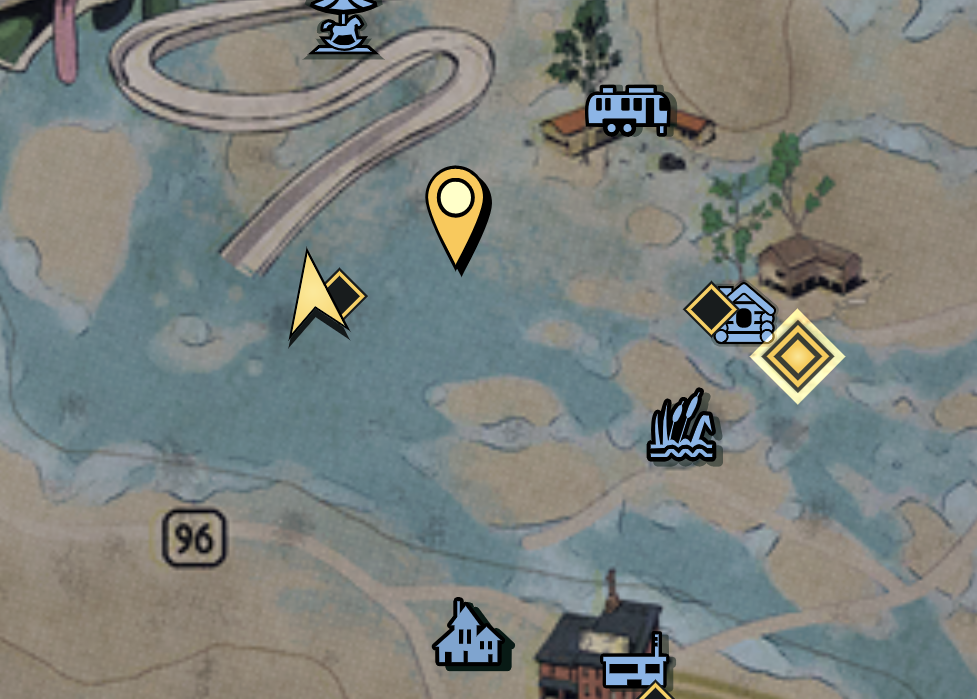977x699 pixels.
Task: Select the rocking horse location marker
Action: tap(344, 26)
